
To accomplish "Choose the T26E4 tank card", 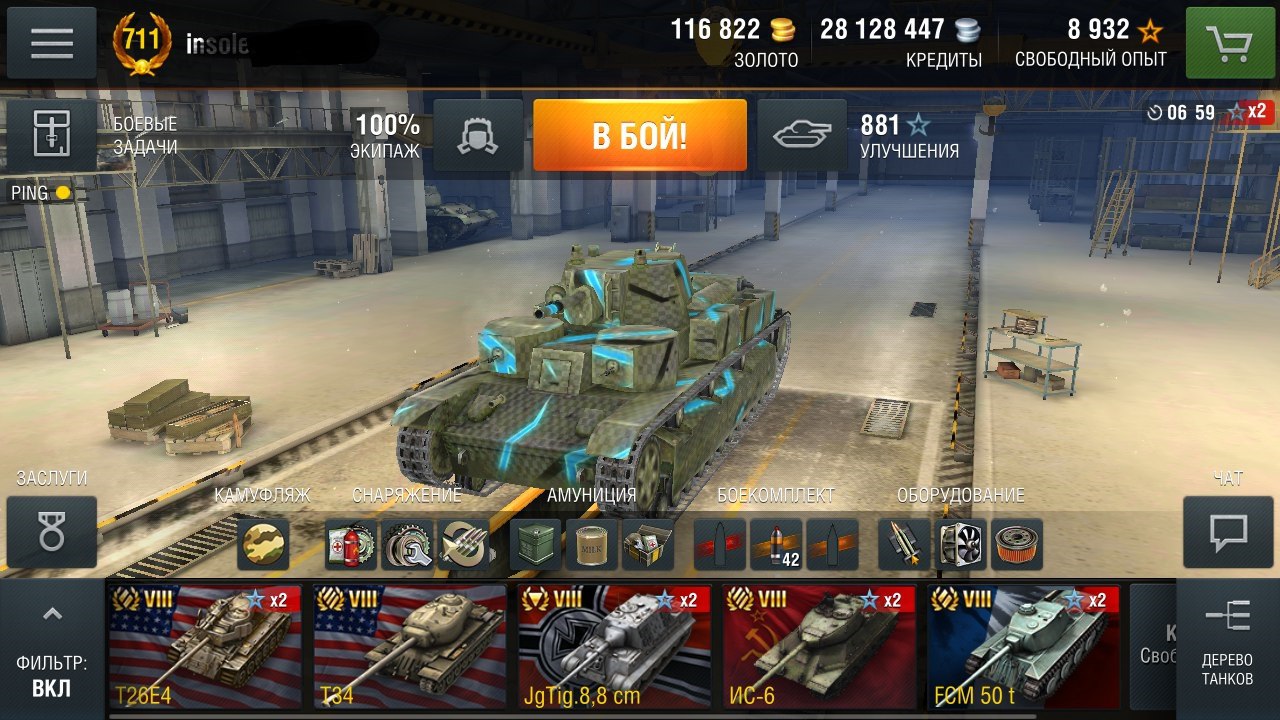I will pos(205,646).
